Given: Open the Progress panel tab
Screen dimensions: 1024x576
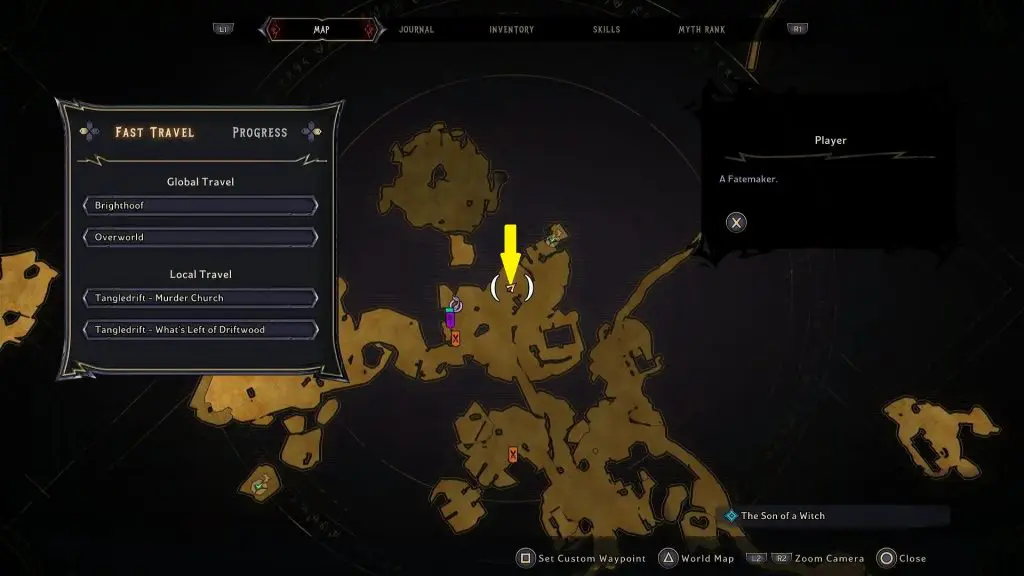Looking at the screenshot, I should point(259,132).
